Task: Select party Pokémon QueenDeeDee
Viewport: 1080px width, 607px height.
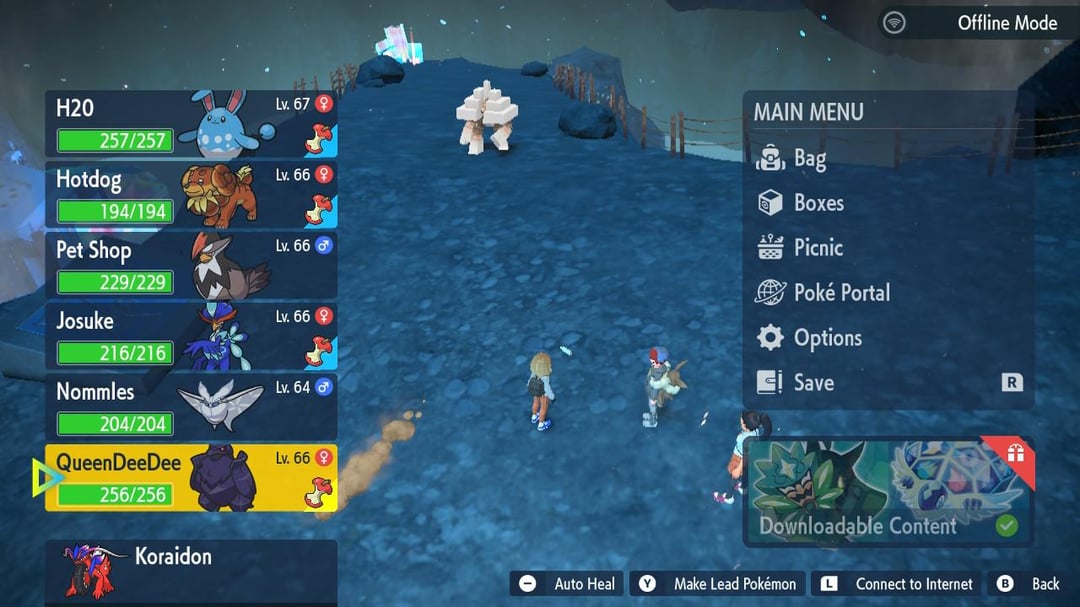Action: pyautogui.click(x=190, y=479)
